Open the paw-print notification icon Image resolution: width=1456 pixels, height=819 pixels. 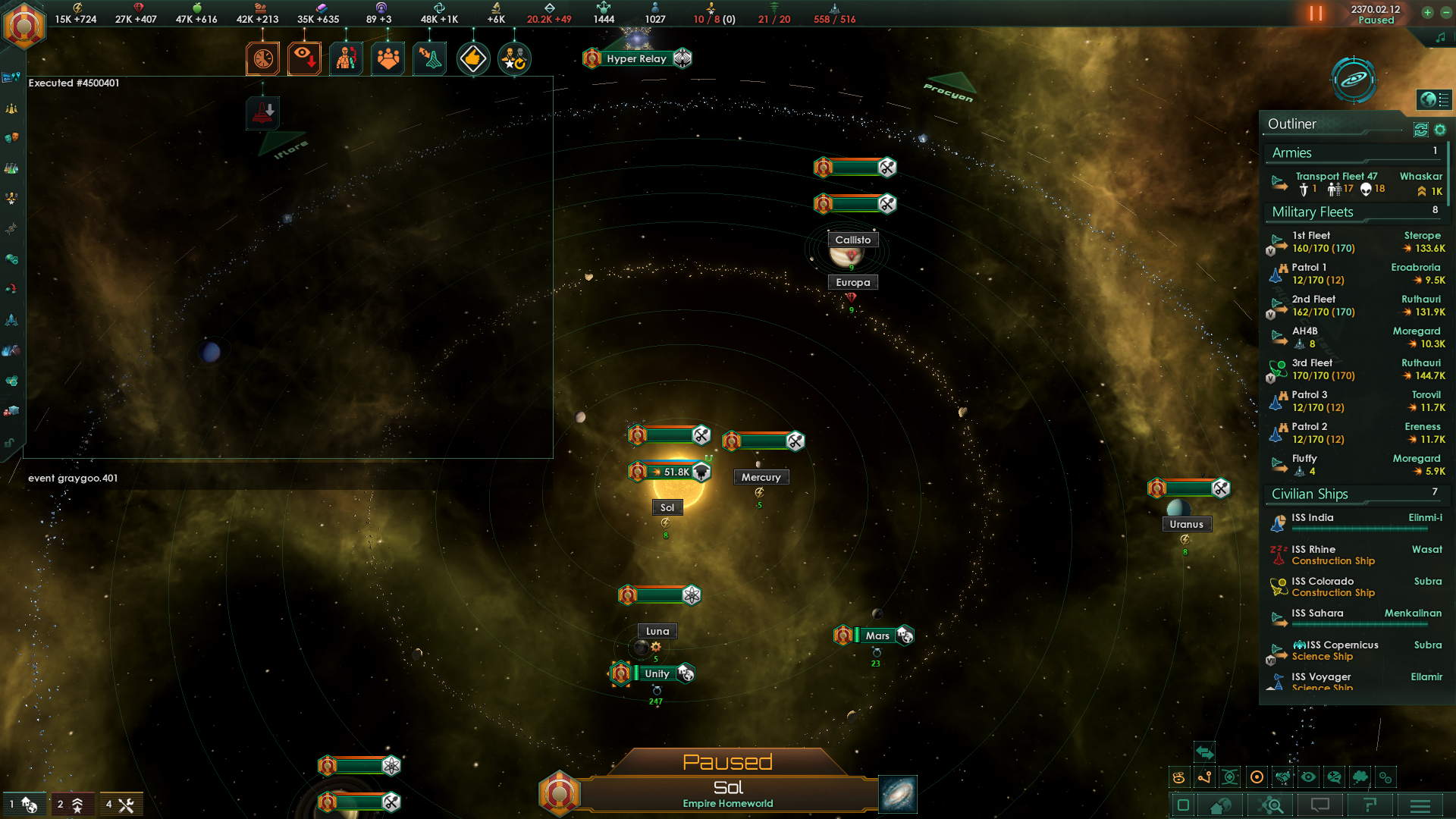coord(388,58)
